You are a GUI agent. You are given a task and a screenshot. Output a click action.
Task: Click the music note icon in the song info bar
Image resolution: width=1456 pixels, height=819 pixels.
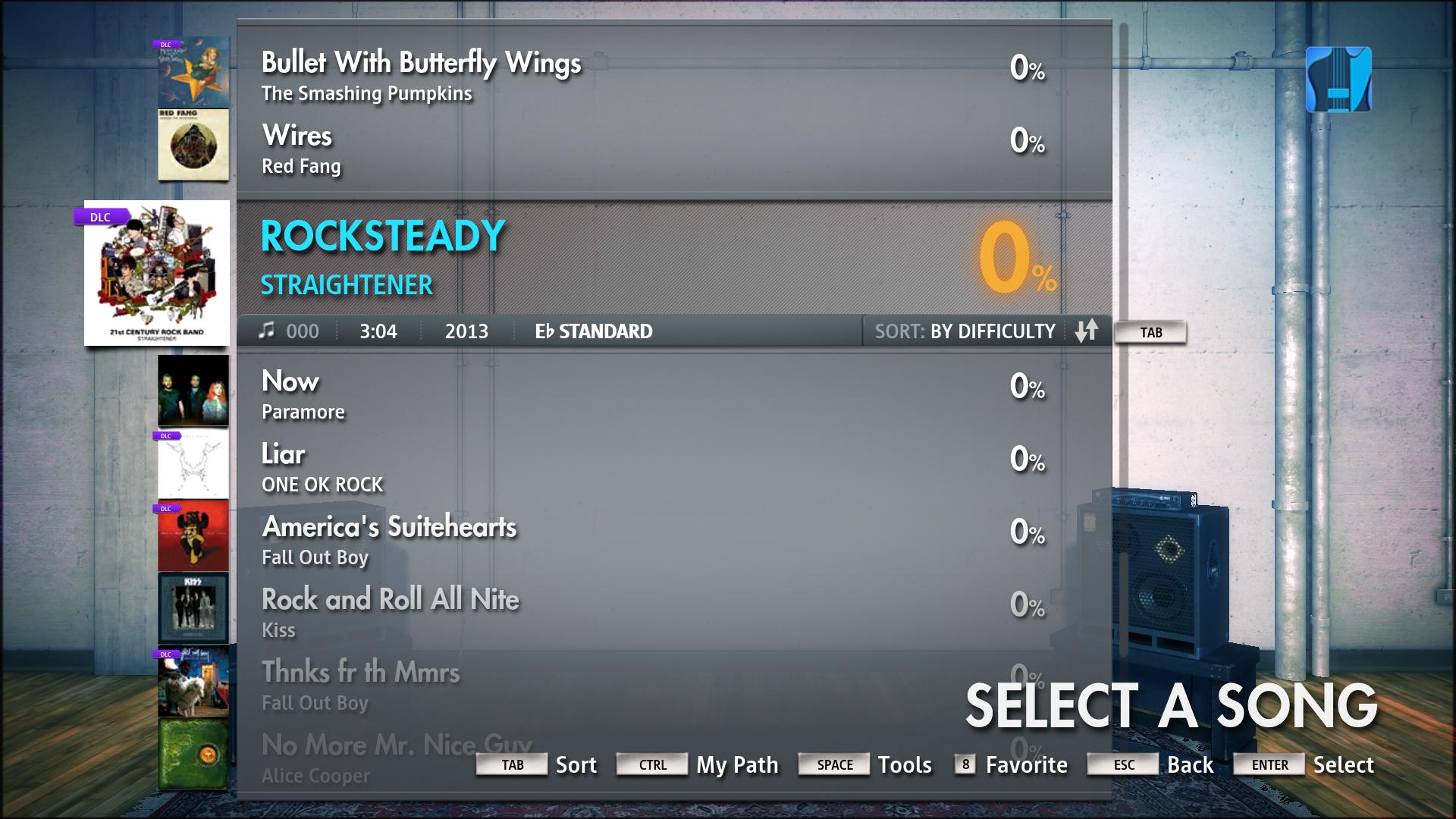pos(266,331)
